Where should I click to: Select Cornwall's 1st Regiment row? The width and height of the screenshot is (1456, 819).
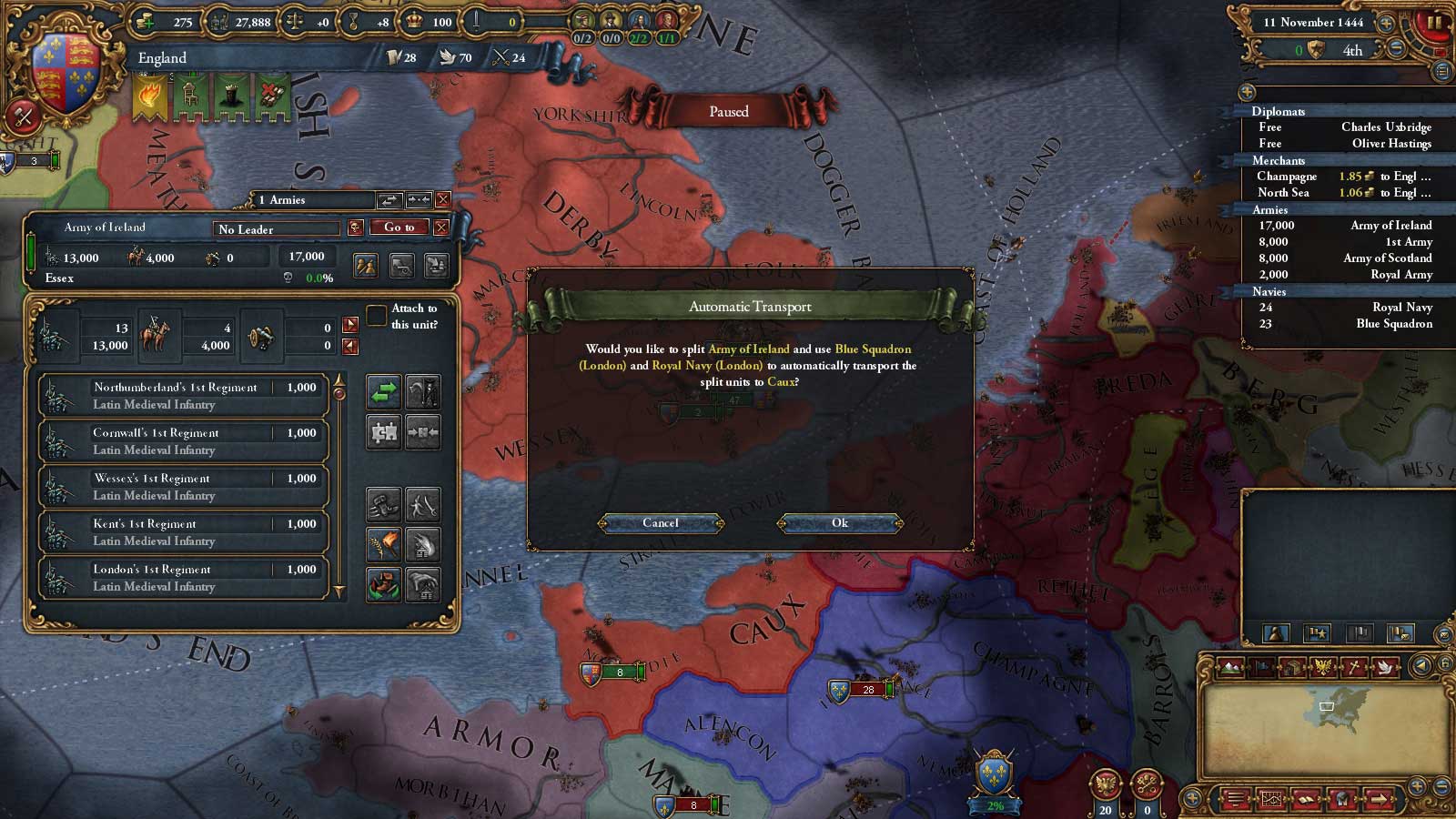pos(182,441)
